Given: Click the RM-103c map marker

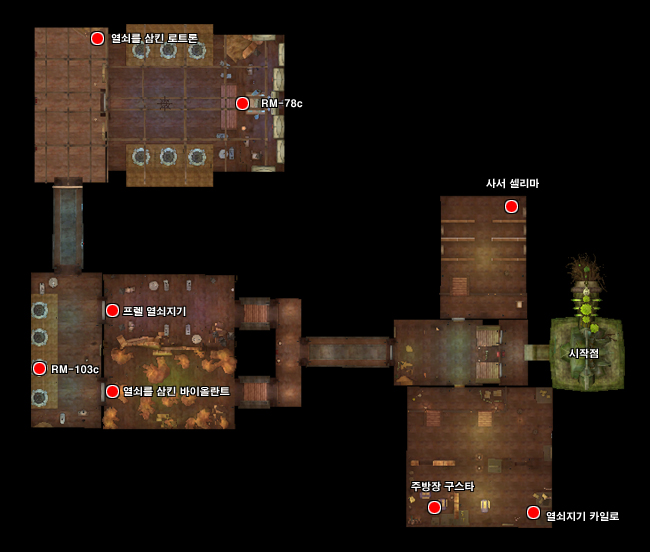Looking at the screenshot, I should tap(40, 368).
